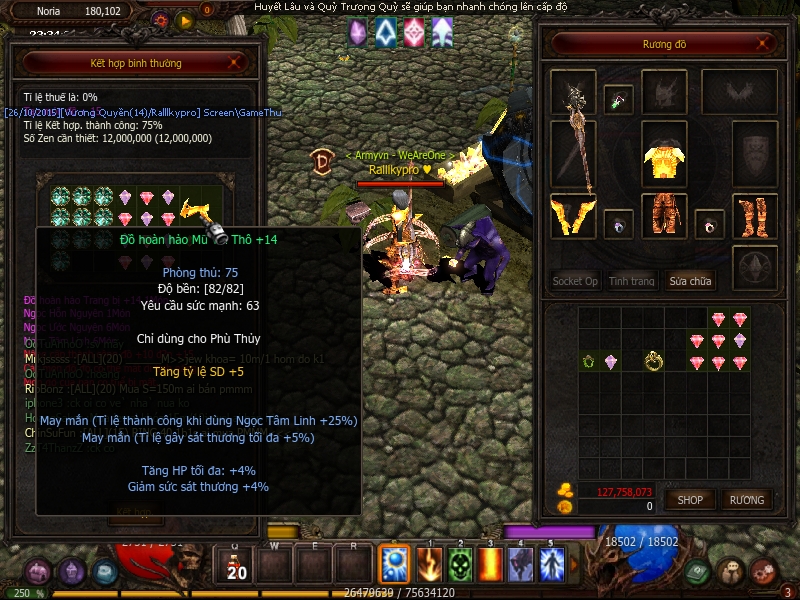
Task: Select the equipped pants slot
Action: 663,214
